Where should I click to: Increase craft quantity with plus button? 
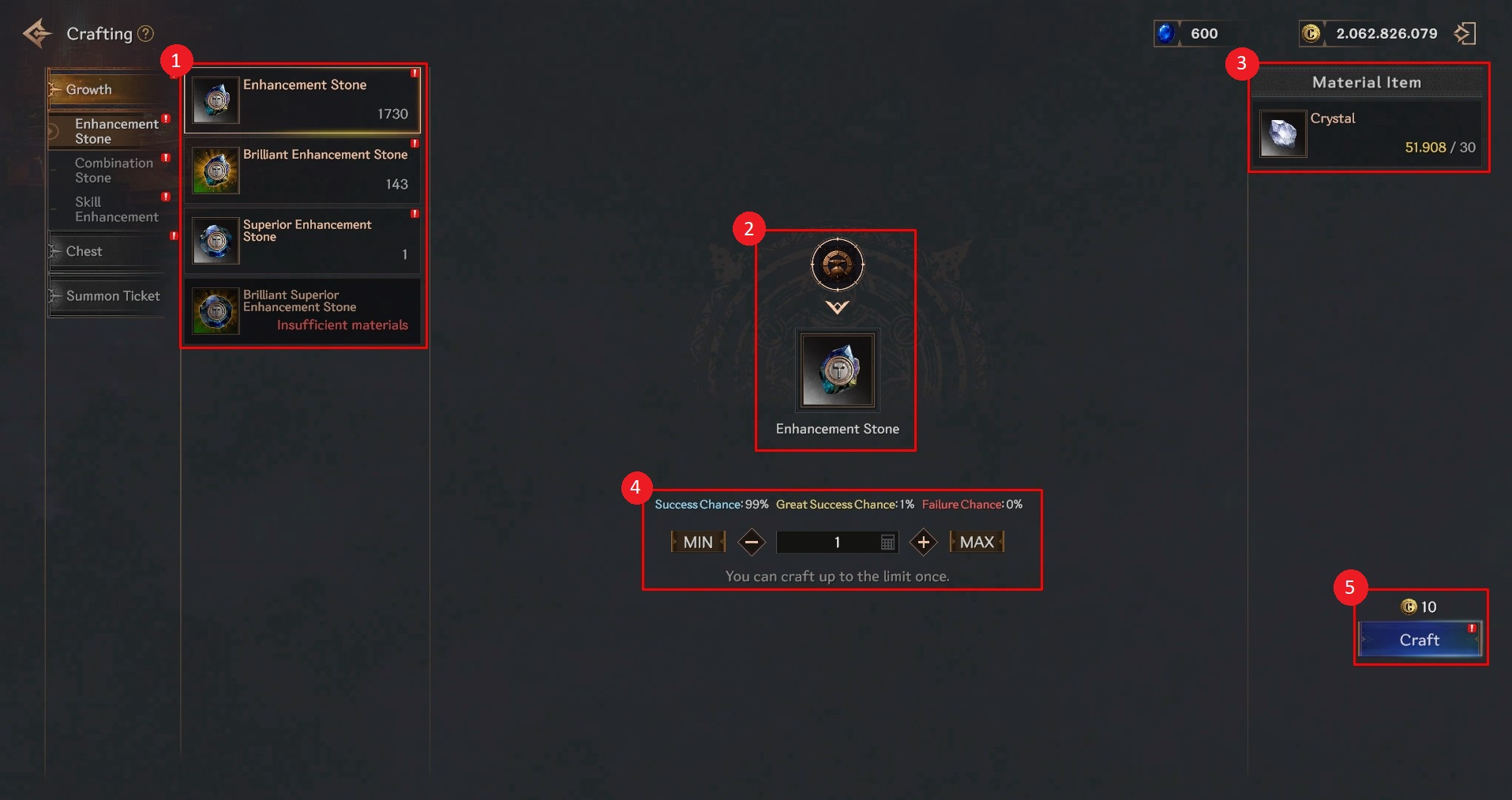click(923, 543)
